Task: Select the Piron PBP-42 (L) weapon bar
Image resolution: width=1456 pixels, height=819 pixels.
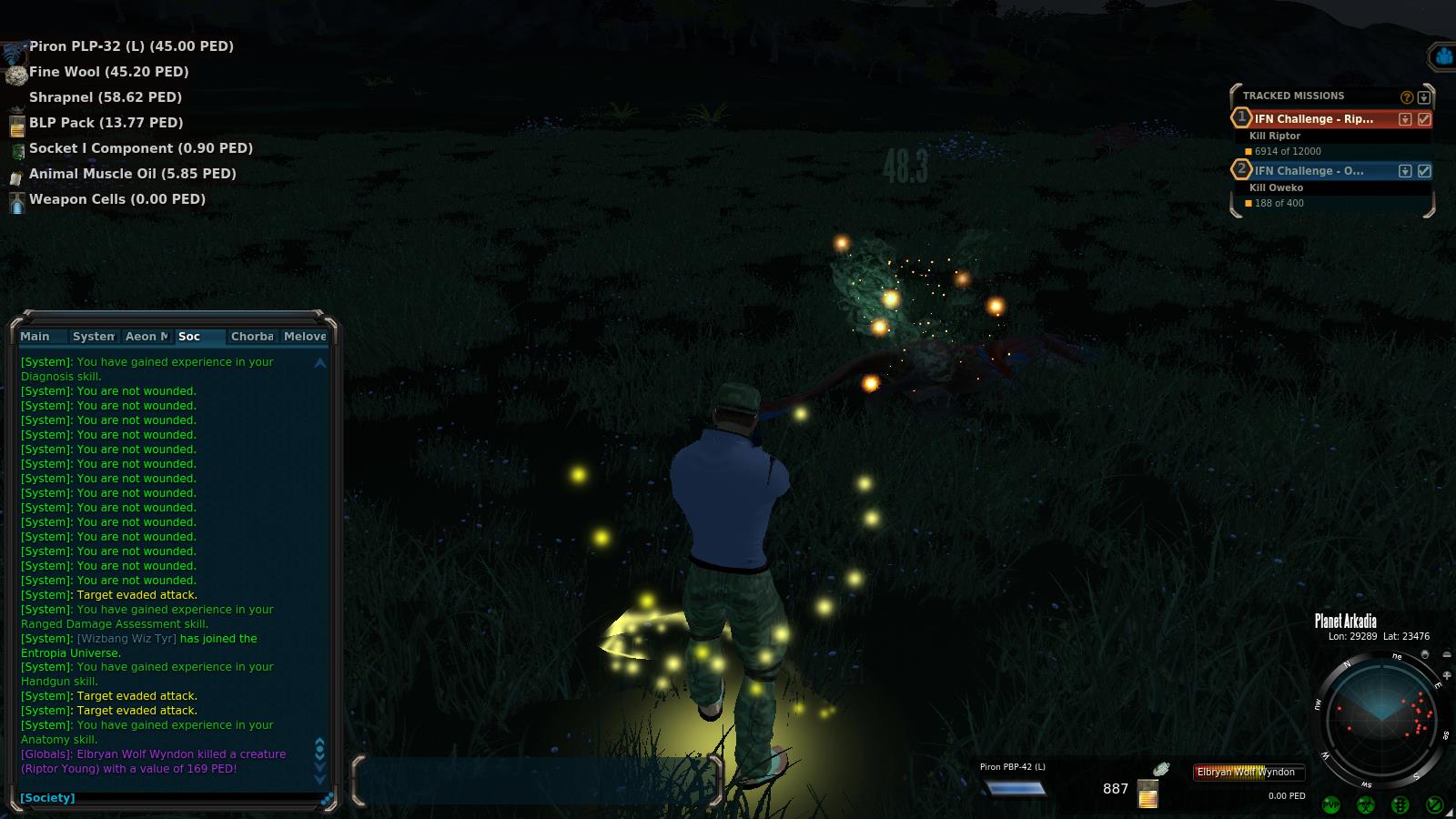Action: [x=1016, y=788]
